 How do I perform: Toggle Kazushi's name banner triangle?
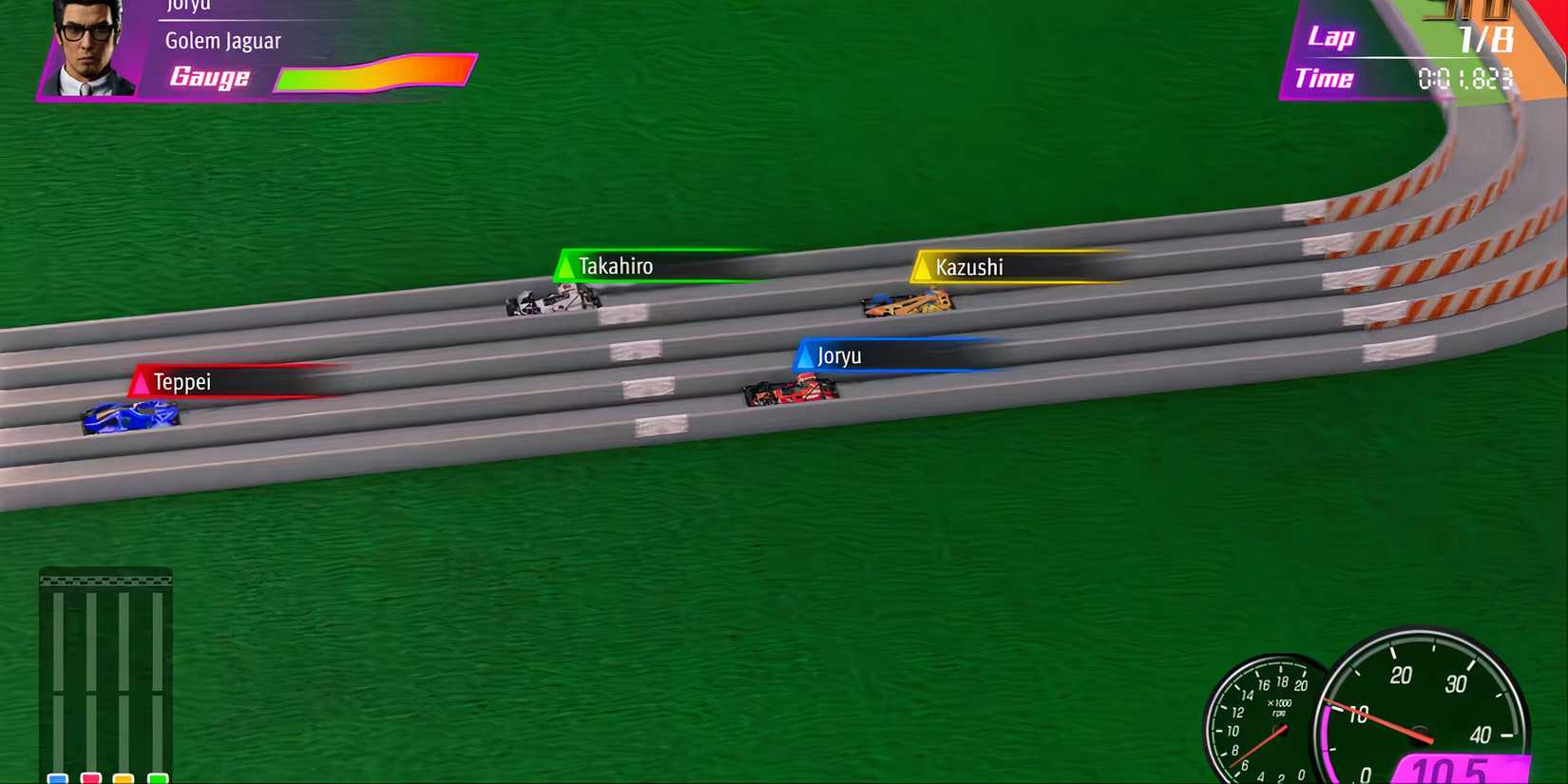point(923,266)
